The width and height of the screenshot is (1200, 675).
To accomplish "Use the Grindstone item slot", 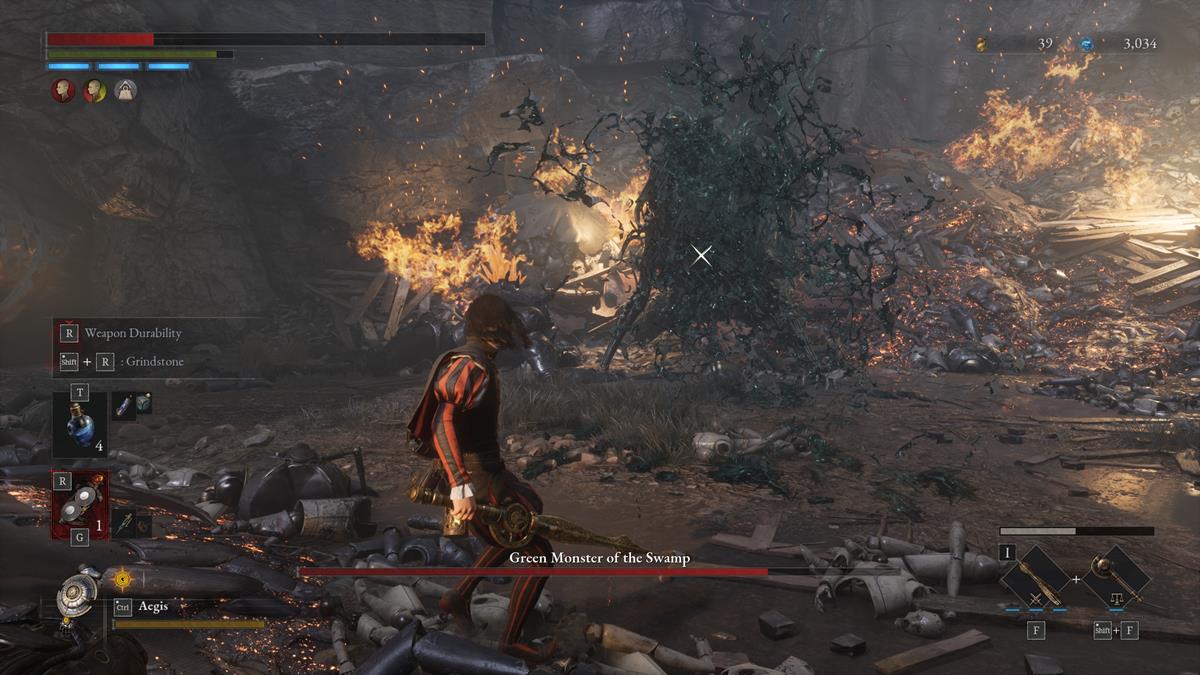I will [x=79, y=505].
